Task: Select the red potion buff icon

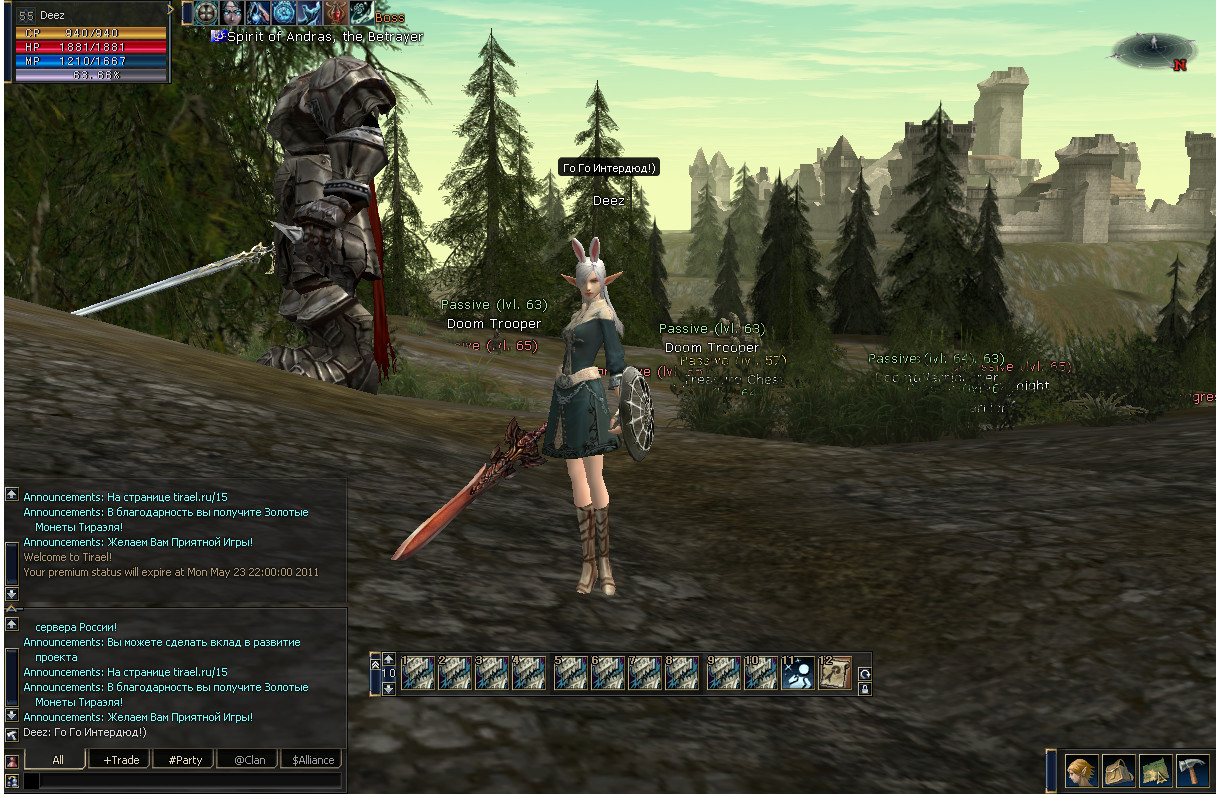Action: point(337,13)
